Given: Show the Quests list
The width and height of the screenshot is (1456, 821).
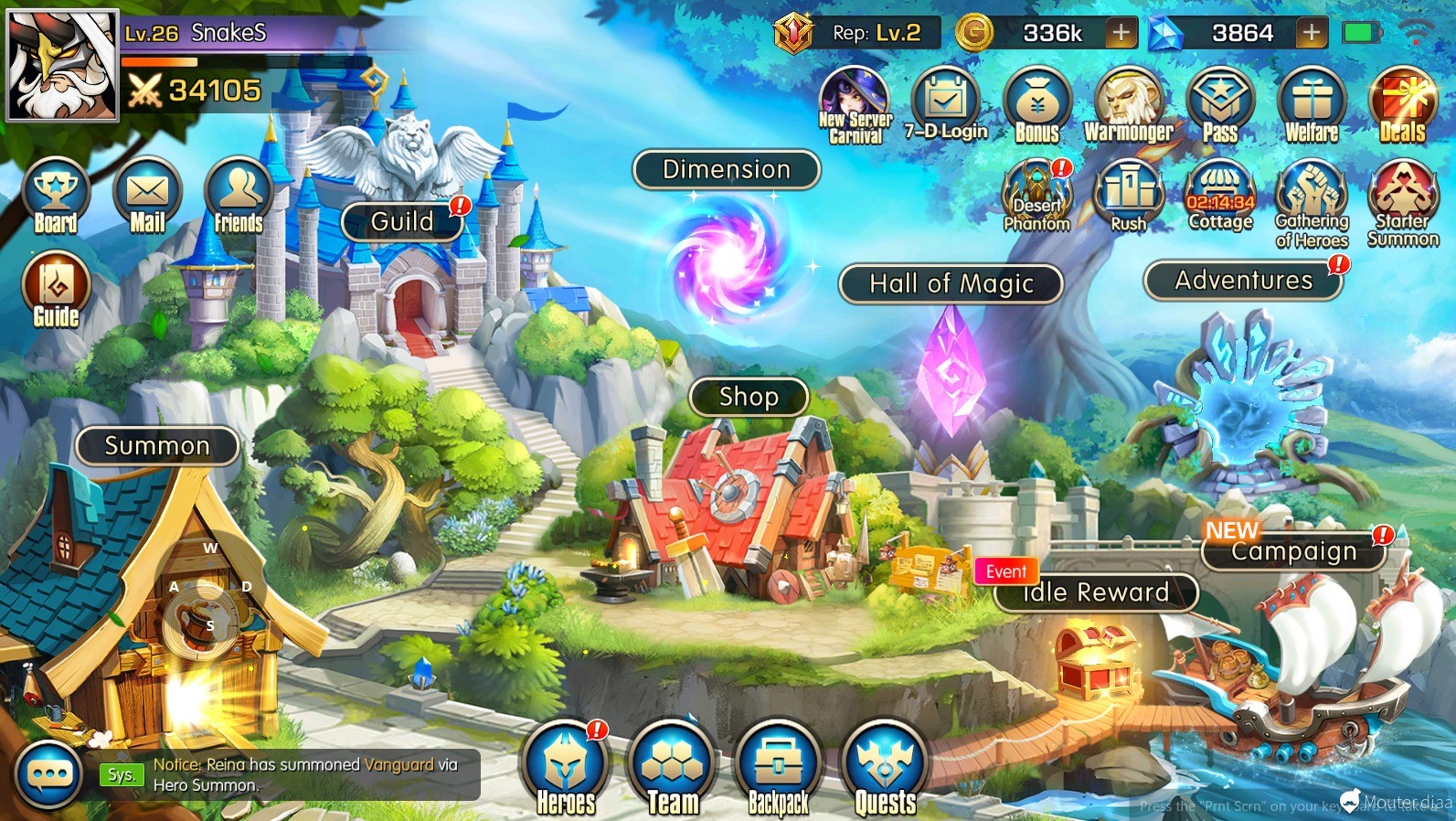Looking at the screenshot, I should pyautogui.click(x=885, y=768).
